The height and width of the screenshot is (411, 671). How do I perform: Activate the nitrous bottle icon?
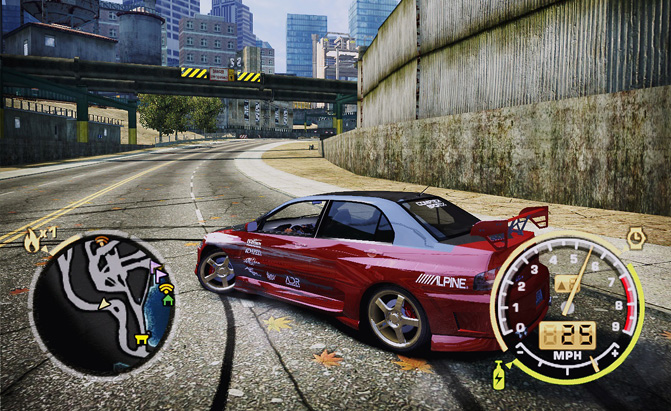[x=498, y=376]
